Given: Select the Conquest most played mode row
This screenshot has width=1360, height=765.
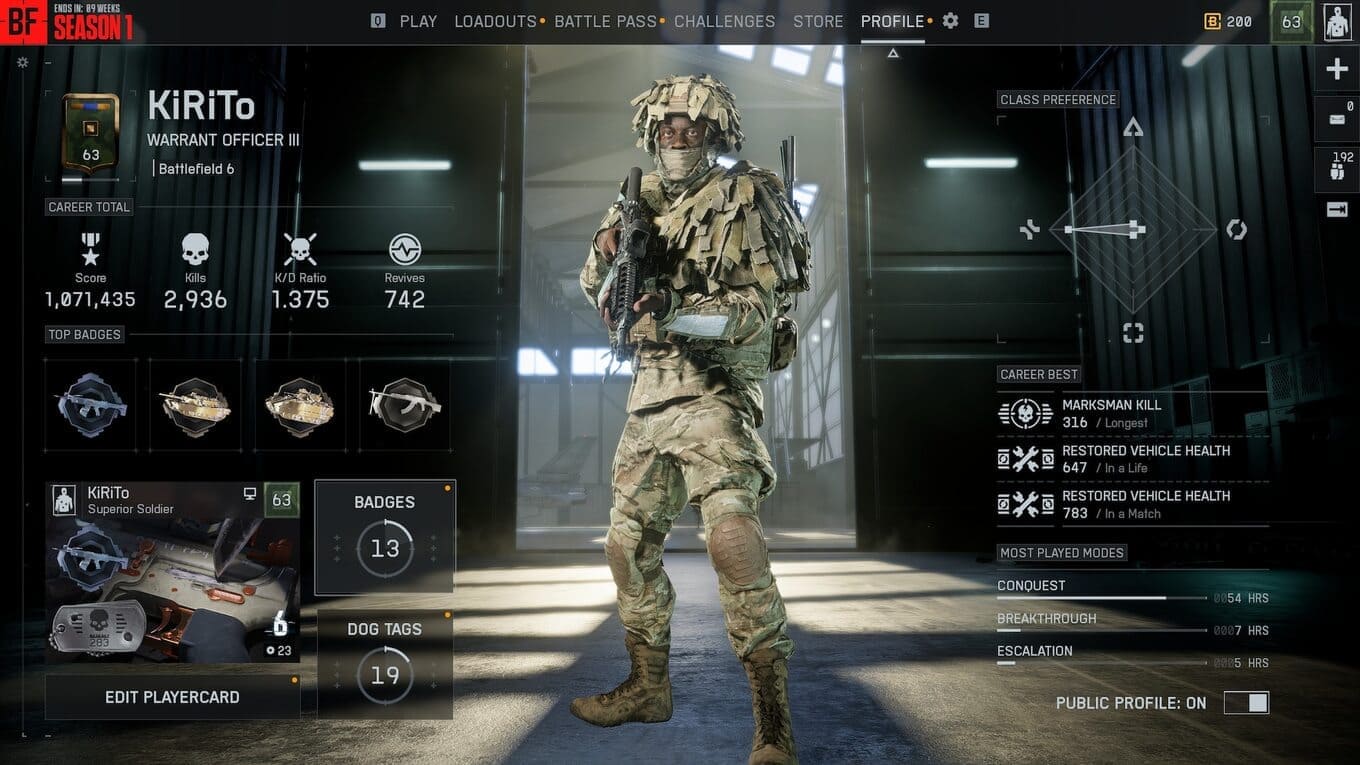Looking at the screenshot, I should [x=1133, y=591].
